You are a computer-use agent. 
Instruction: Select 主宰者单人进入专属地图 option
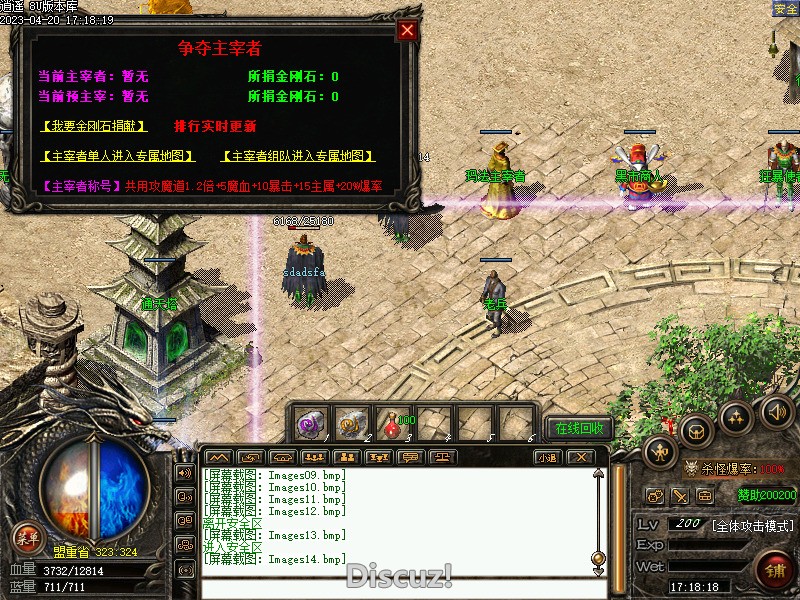pos(118,156)
